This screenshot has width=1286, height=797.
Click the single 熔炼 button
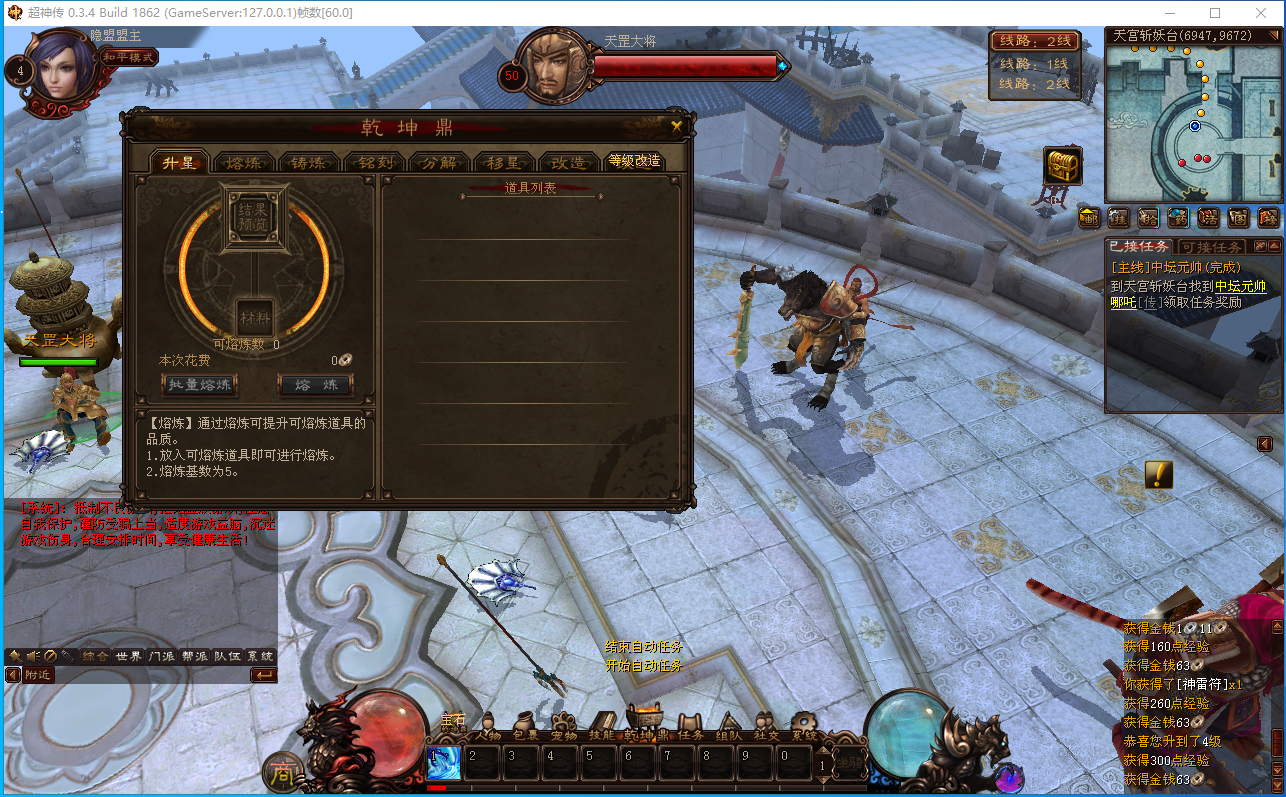315,384
